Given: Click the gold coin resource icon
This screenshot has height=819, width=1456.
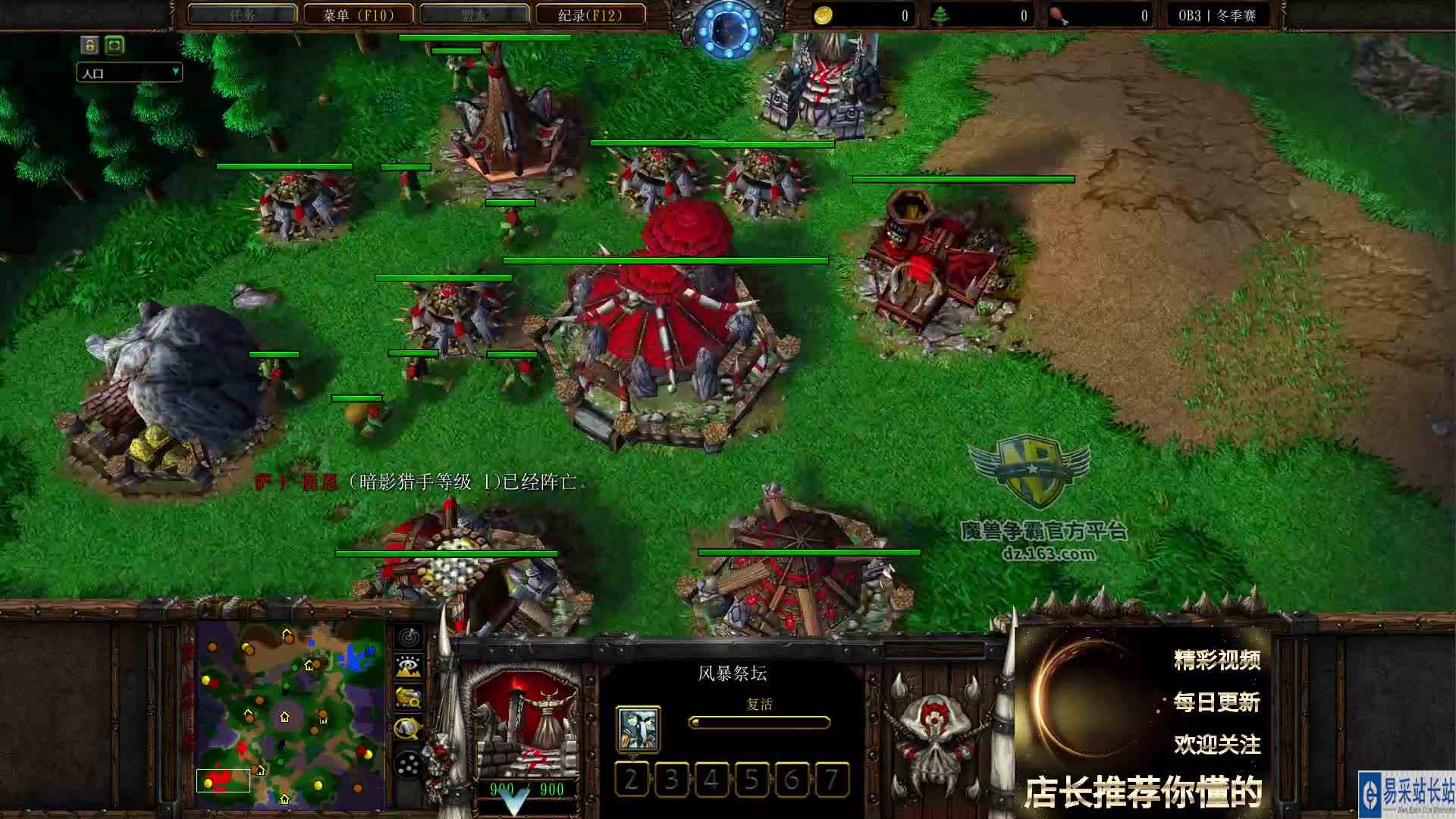Looking at the screenshot, I should [x=825, y=14].
